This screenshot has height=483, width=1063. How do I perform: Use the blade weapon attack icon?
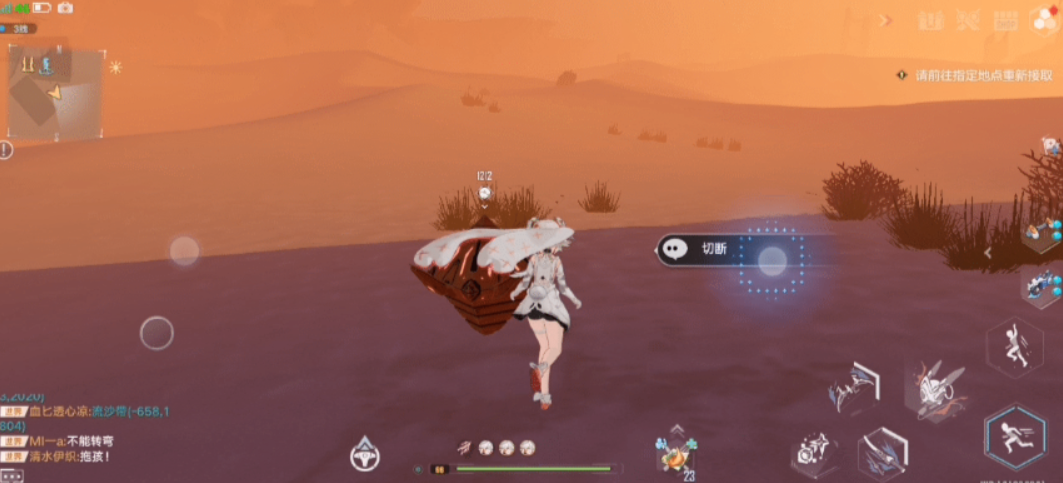click(x=883, y=453)
